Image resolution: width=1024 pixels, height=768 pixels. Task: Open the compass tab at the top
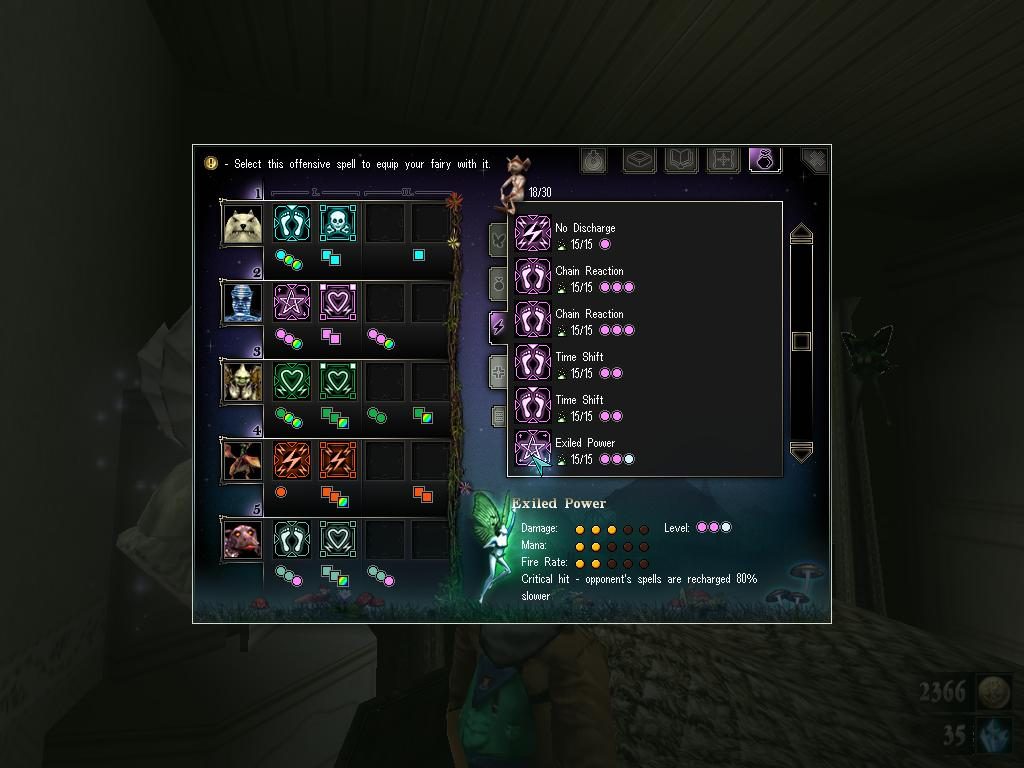point(593,160)
